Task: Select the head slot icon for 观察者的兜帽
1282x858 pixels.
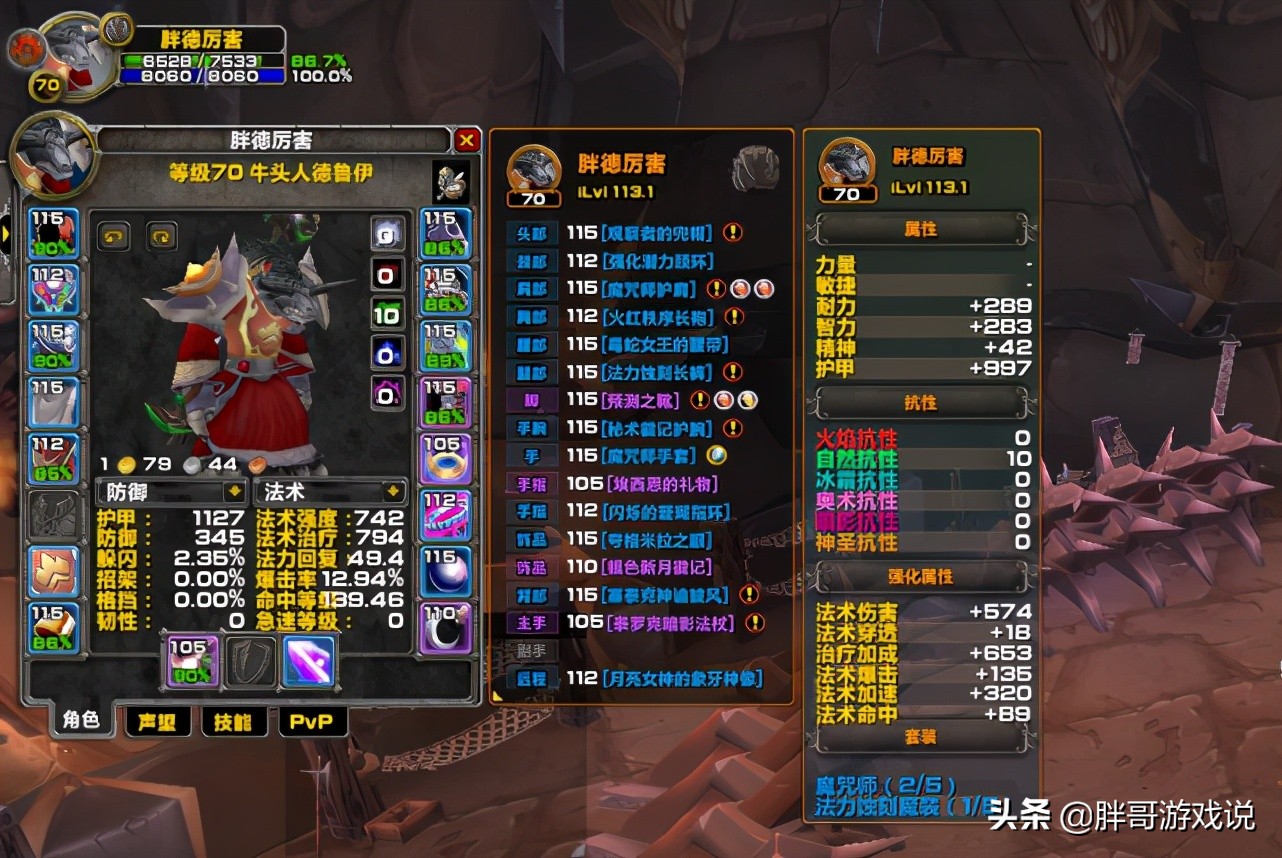Action: point(53,230)
